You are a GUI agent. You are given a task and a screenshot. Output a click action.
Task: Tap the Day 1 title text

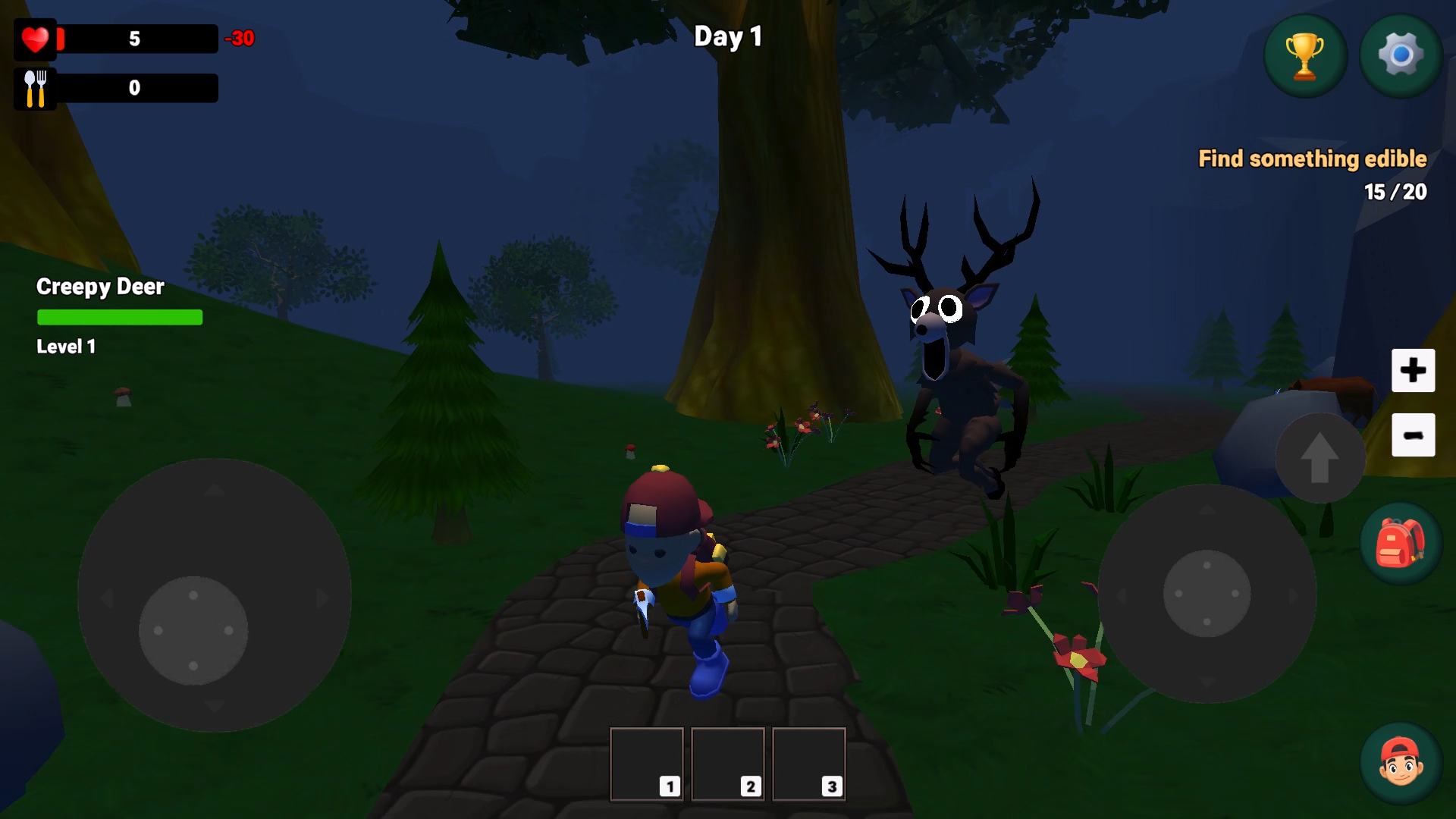click(729, 37)
